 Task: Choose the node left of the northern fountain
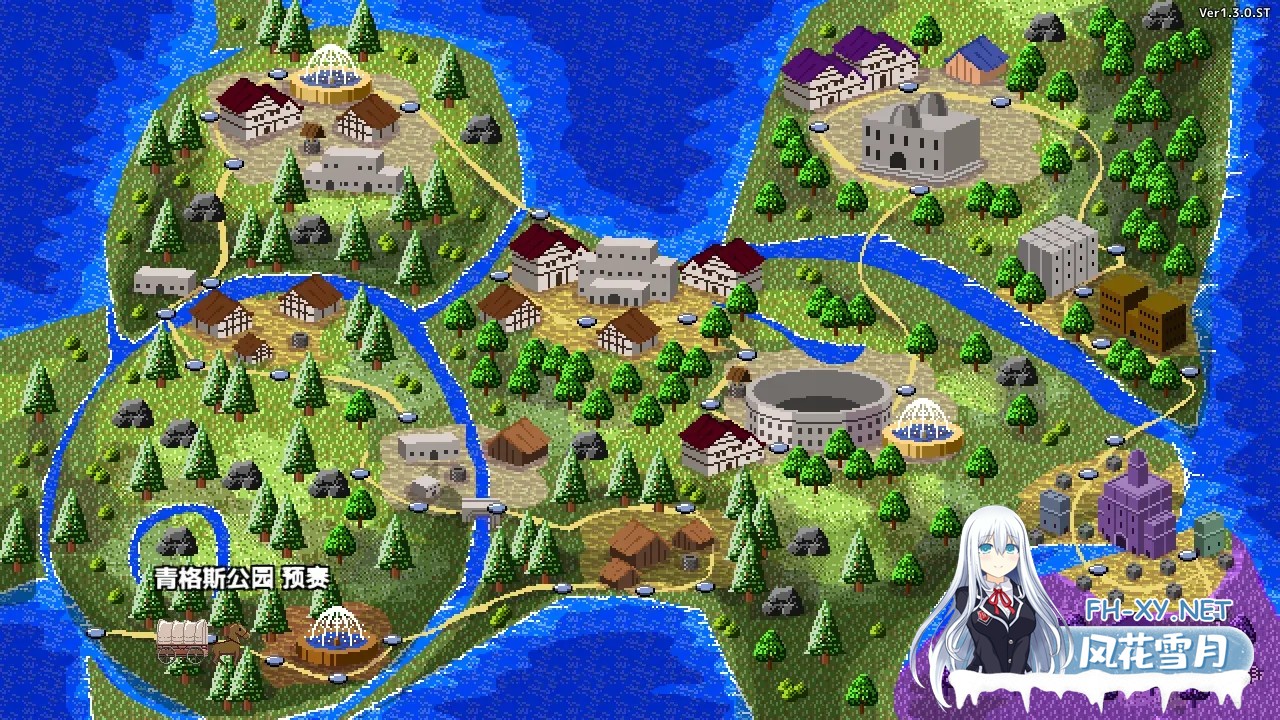coord(277,74)
